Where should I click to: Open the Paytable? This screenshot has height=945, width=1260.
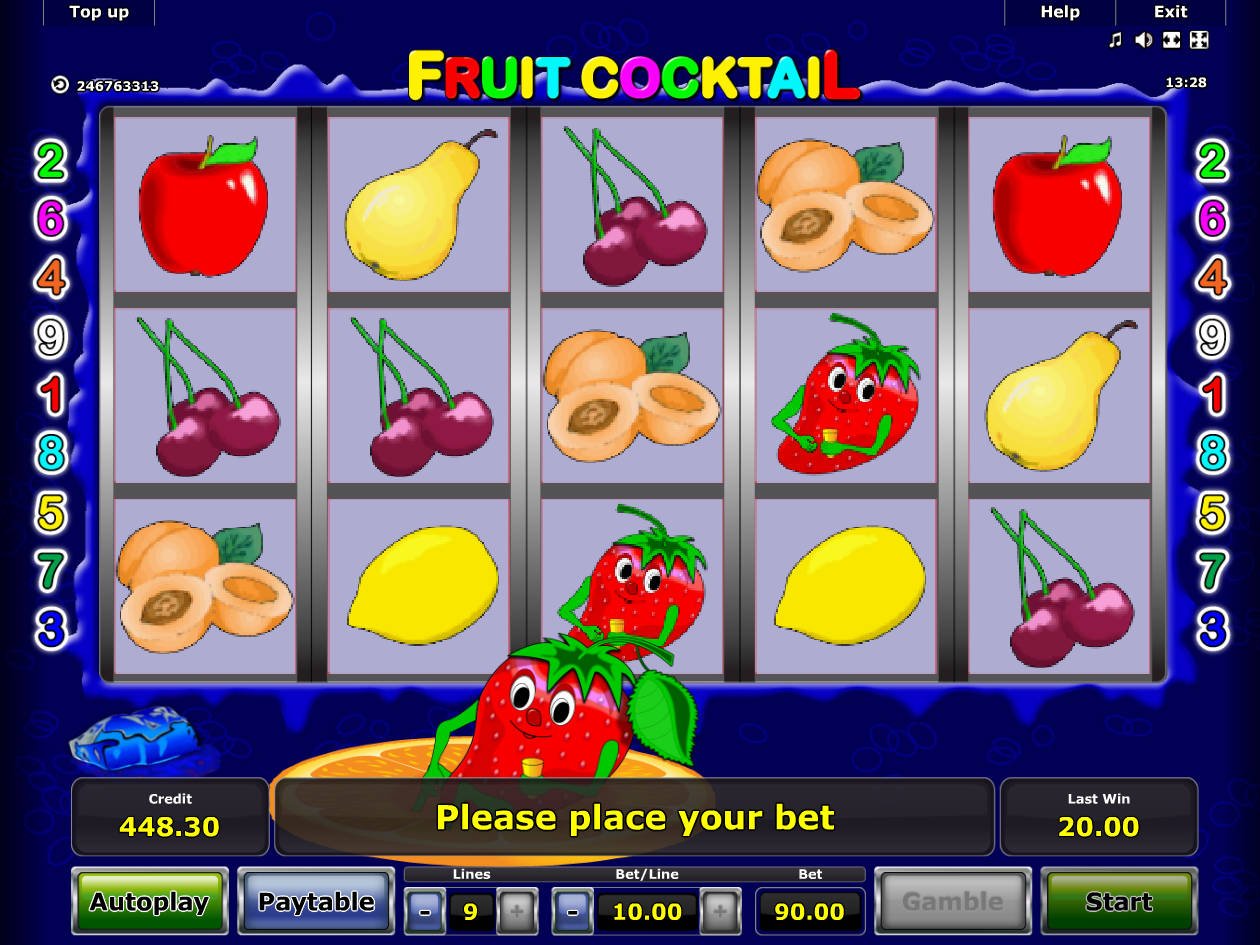click(316, 902)
